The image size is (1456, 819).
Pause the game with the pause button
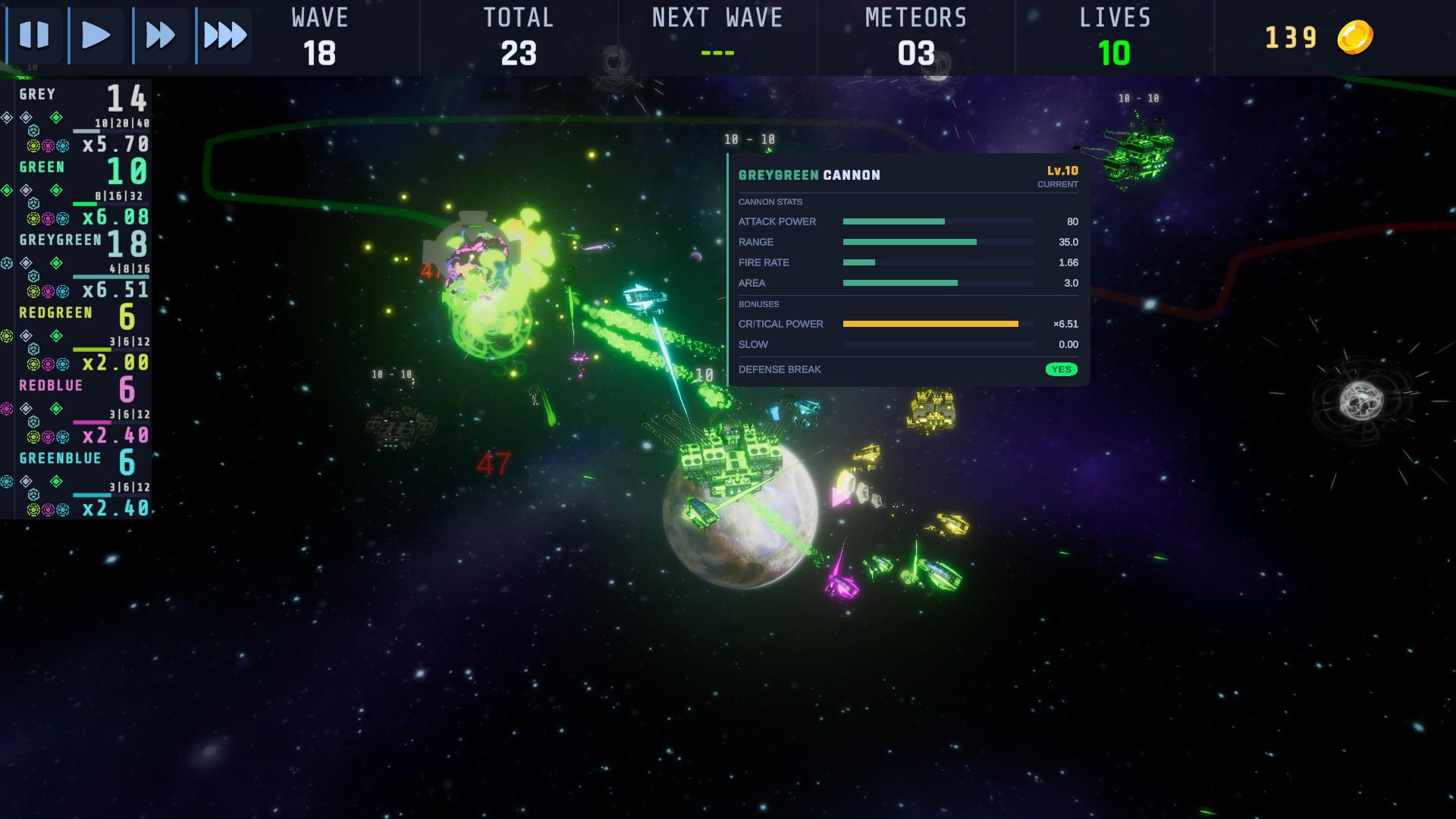click(x=34, y=35)
